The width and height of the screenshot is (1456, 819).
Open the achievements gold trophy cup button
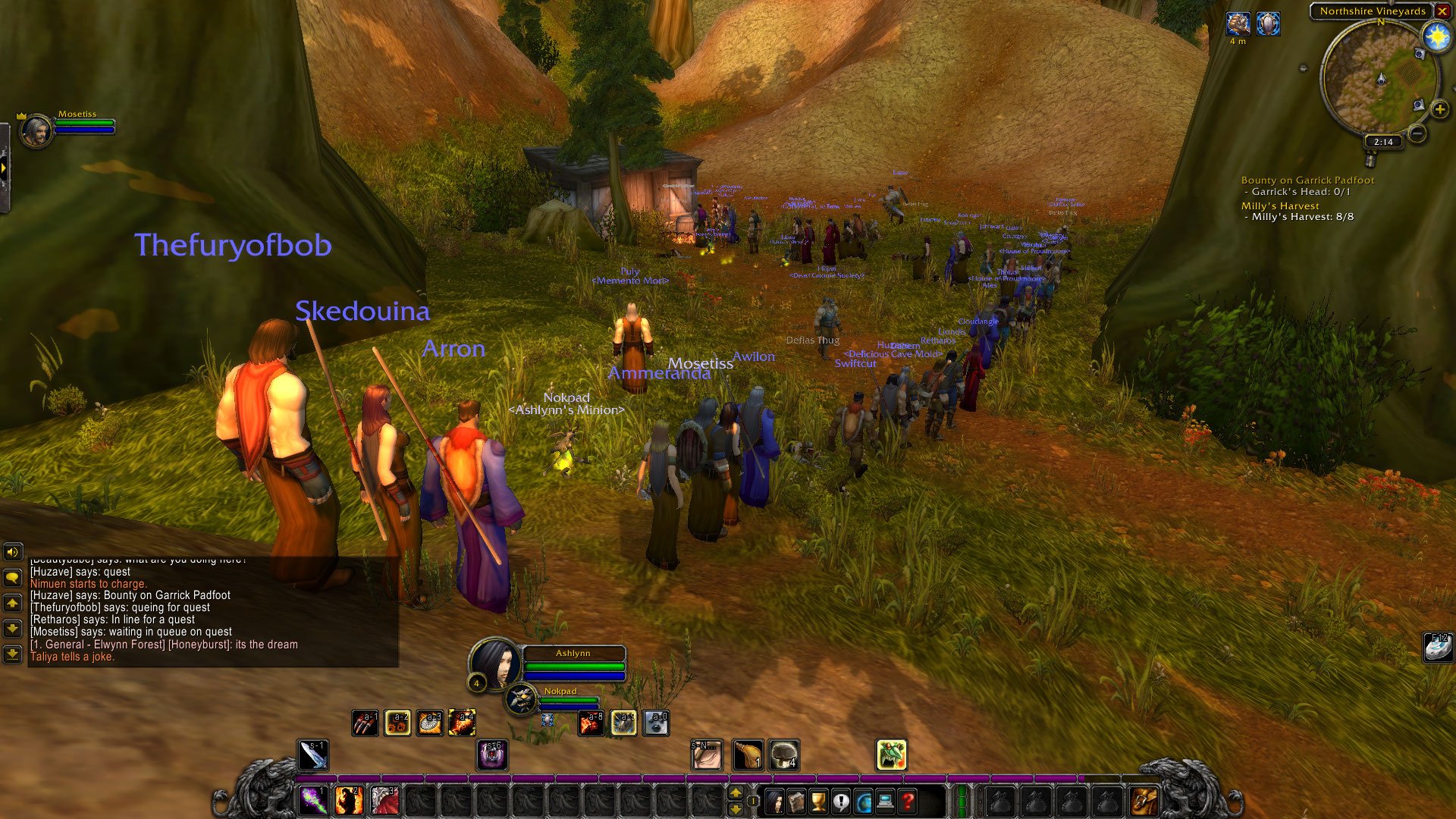click(x=818, y=801)
